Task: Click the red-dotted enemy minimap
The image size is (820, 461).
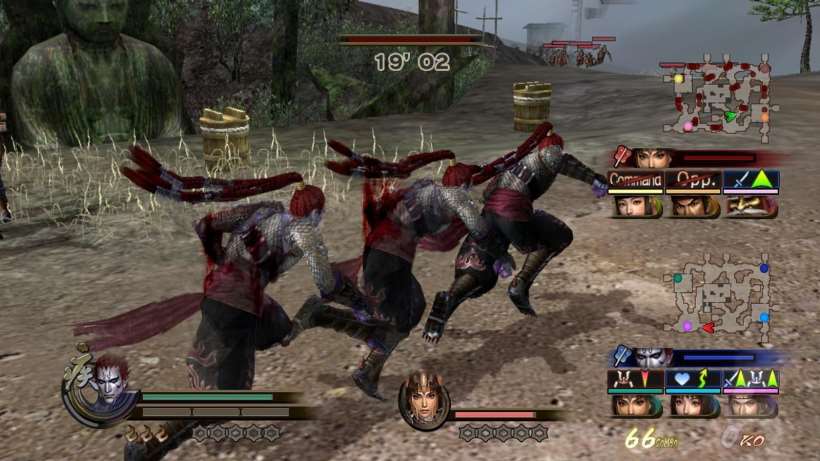Action: pyautogui.click(x=720, y=95)
